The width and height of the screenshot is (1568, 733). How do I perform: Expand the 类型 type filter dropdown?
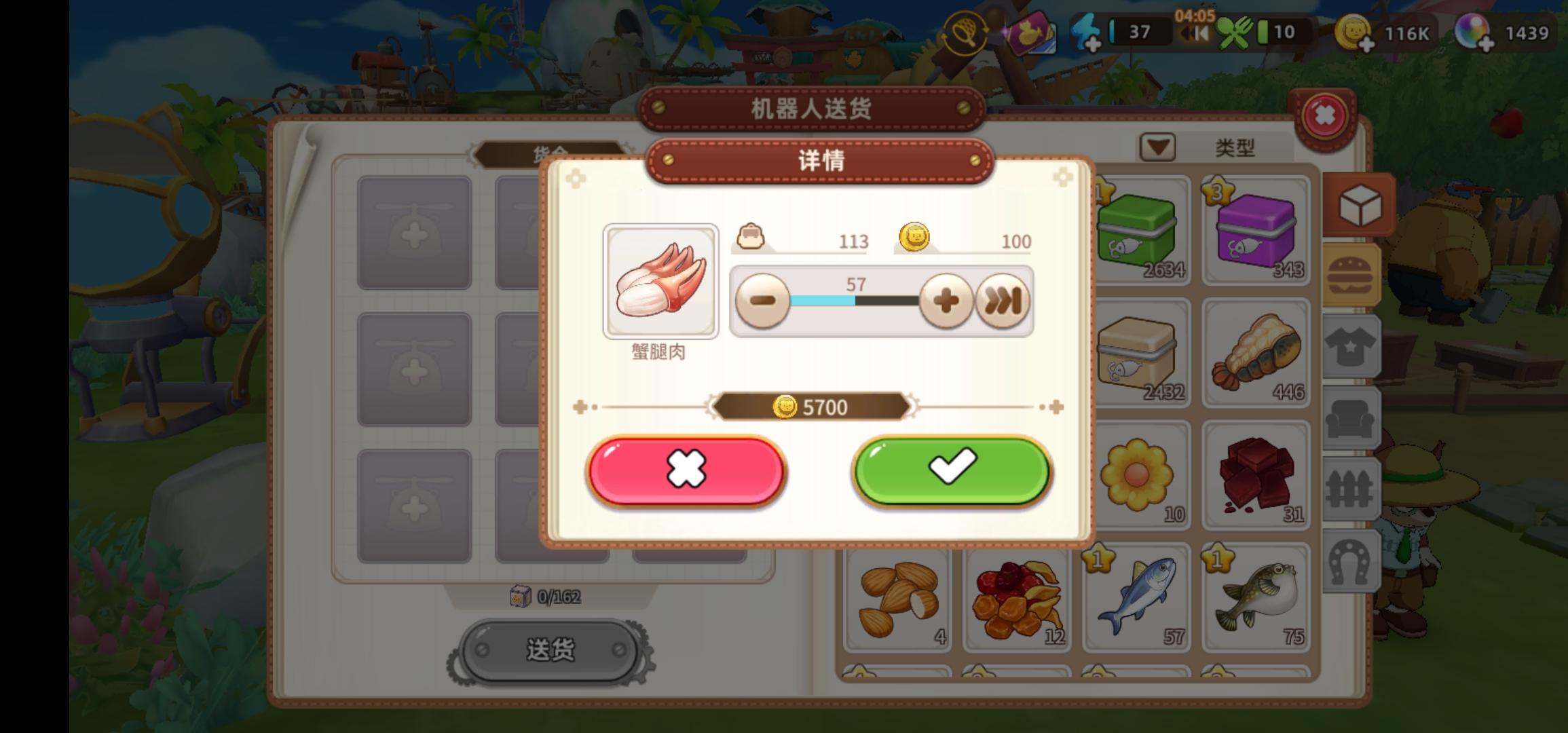(x=1157, y=146)
